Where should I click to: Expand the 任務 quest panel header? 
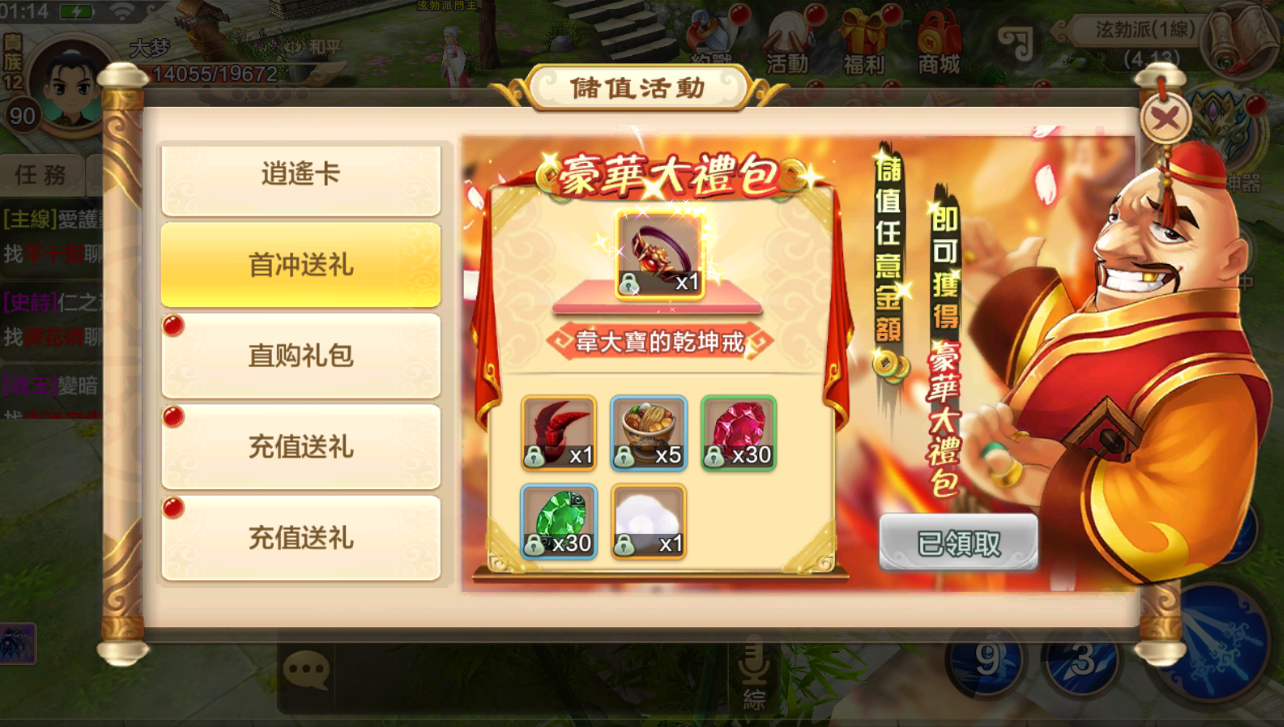click(x=42, y=174)
